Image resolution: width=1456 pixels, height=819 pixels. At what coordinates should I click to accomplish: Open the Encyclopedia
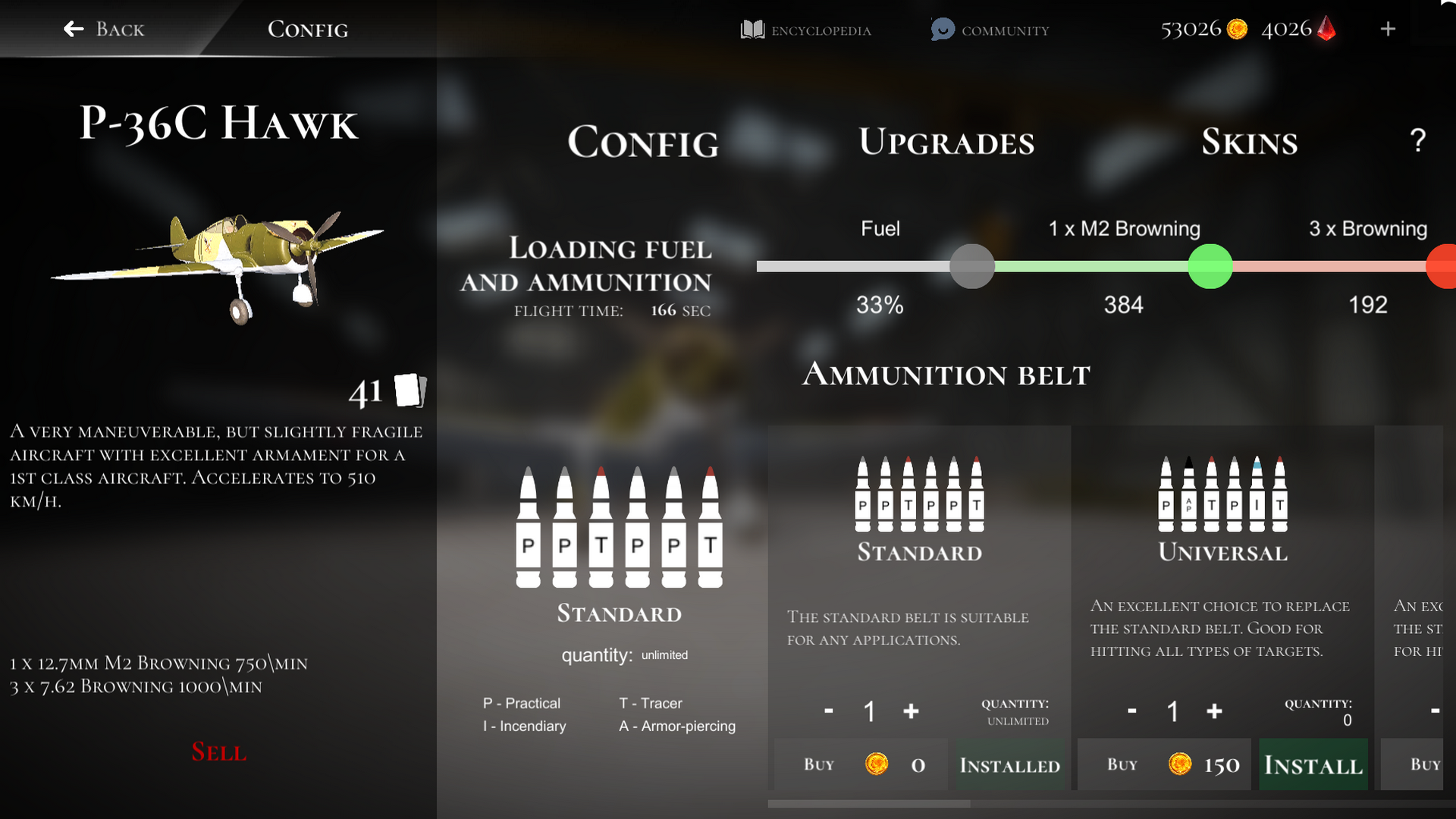point(805,30)
